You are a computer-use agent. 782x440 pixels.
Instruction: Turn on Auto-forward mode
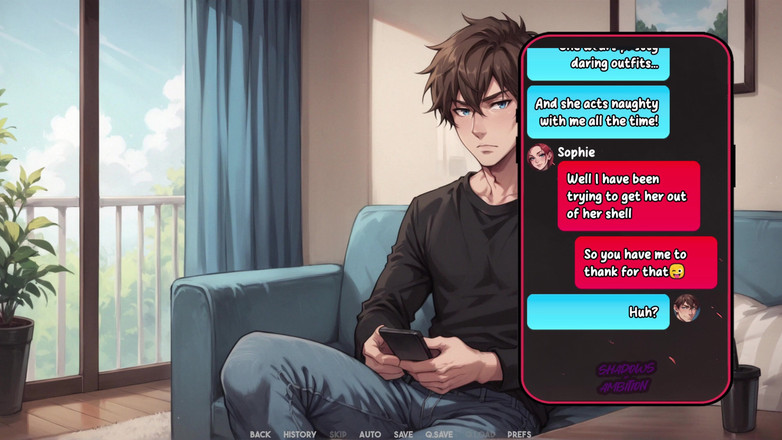(x=370, y=434)
